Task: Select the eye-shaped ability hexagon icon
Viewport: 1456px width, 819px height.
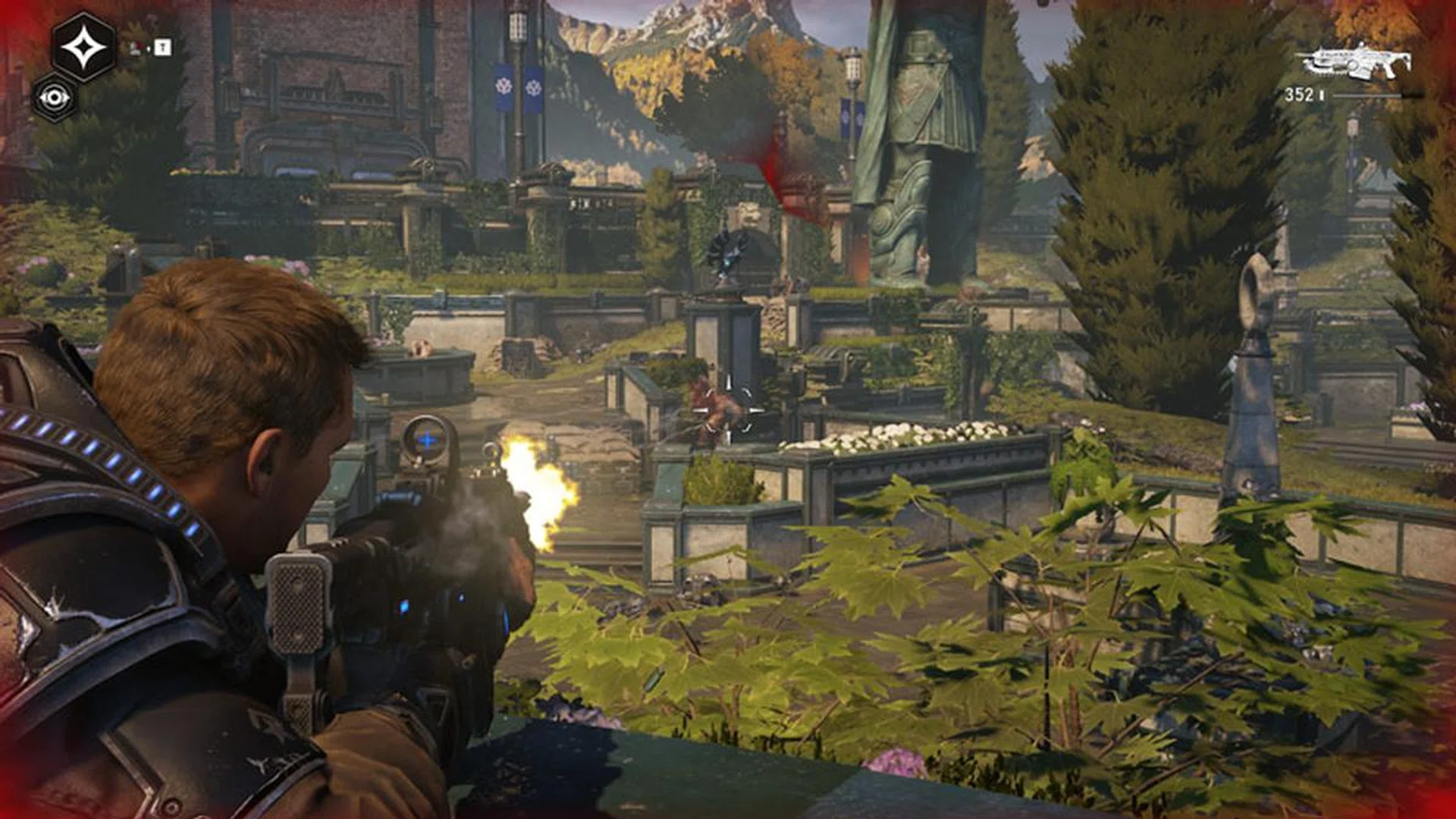Action: click(x=55, y=98)
